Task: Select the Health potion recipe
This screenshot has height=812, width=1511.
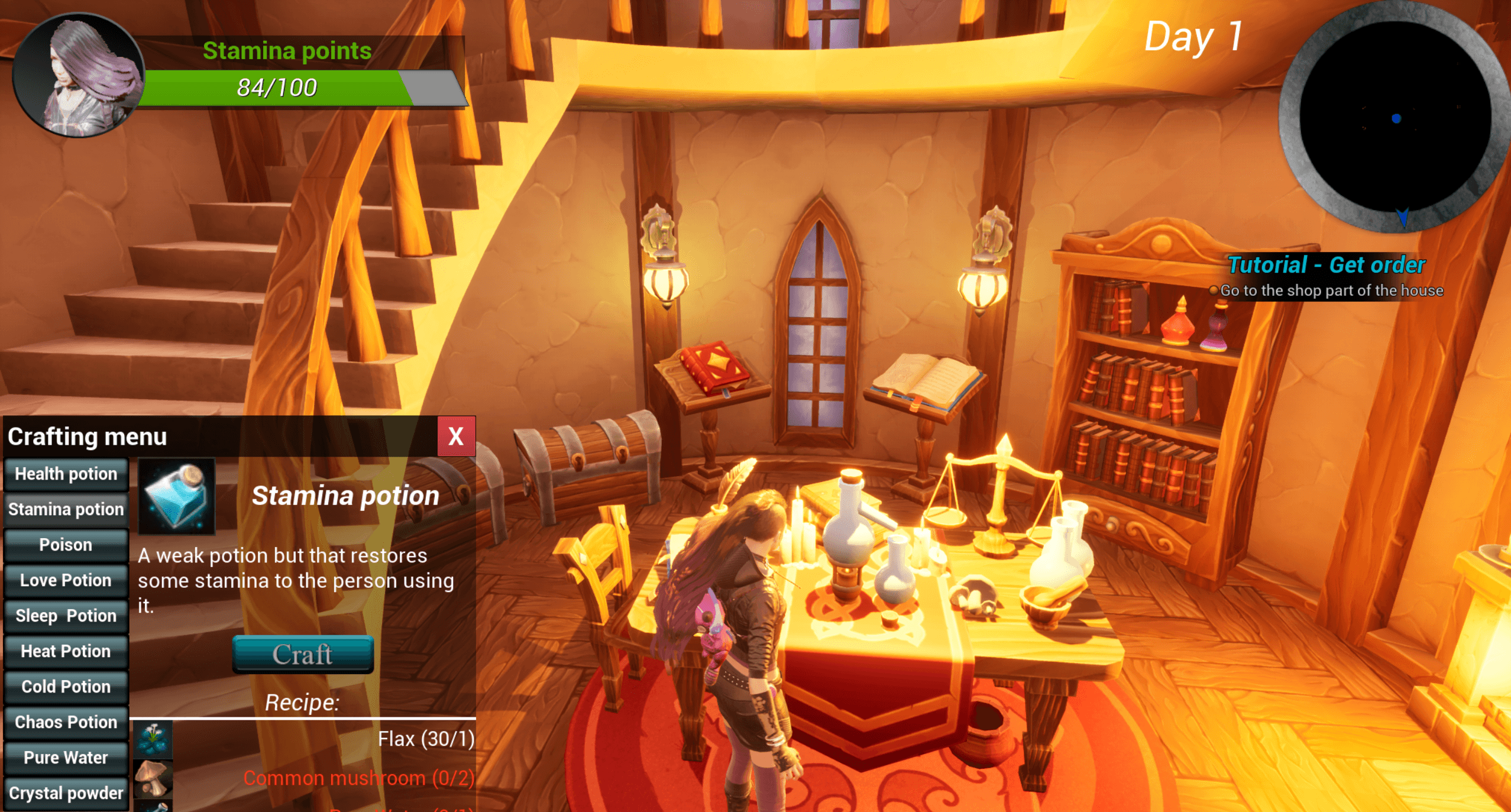Action: tap(66, 474)
